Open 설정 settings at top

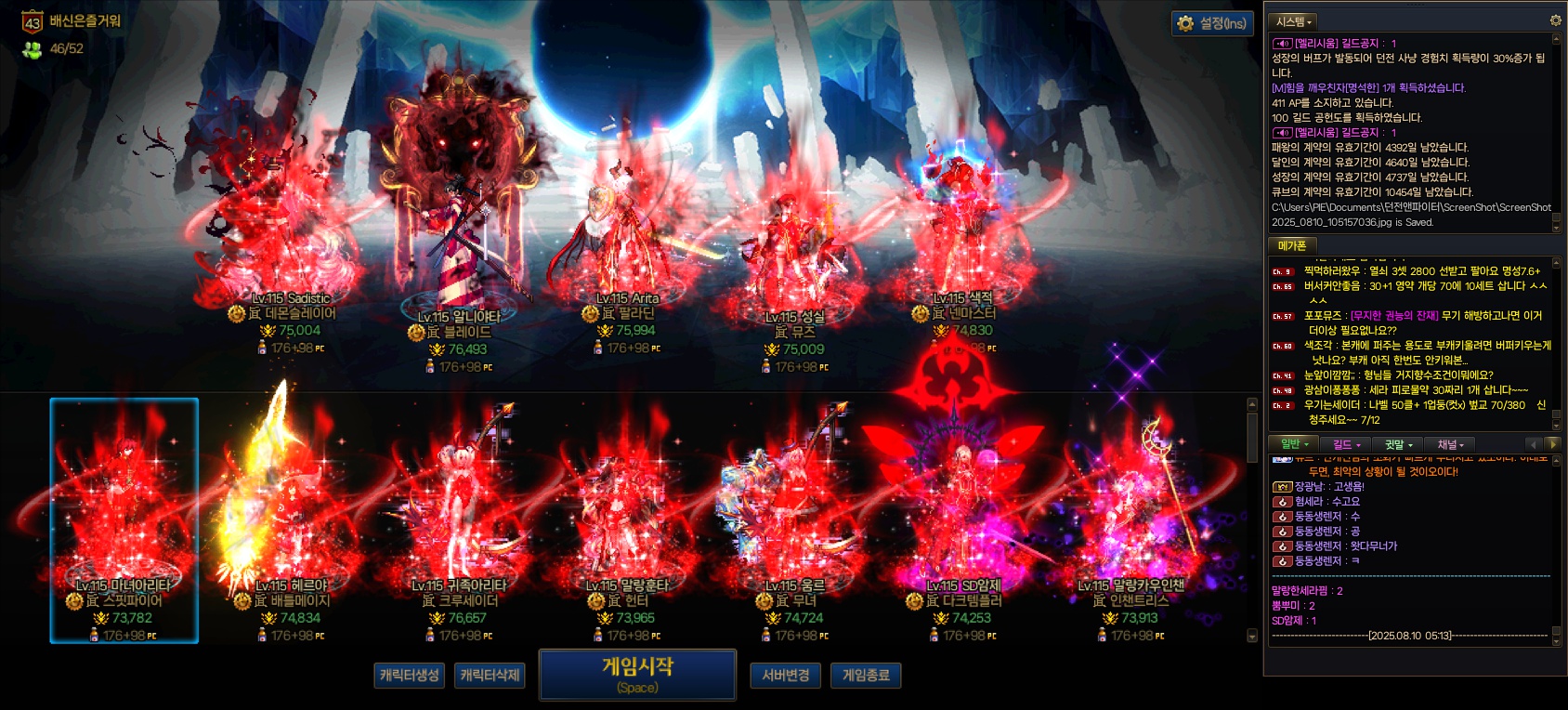(x=1212, y=23)
